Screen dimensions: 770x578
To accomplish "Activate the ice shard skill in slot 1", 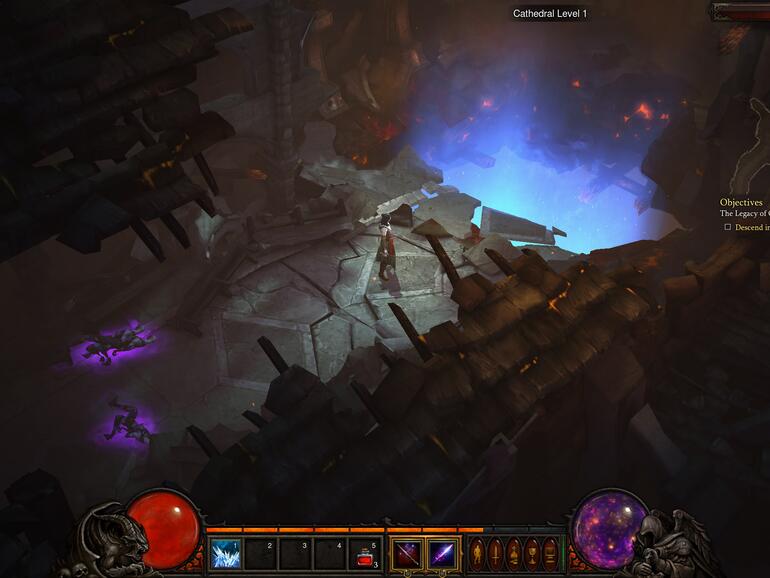I will click(x=225, y=553).
